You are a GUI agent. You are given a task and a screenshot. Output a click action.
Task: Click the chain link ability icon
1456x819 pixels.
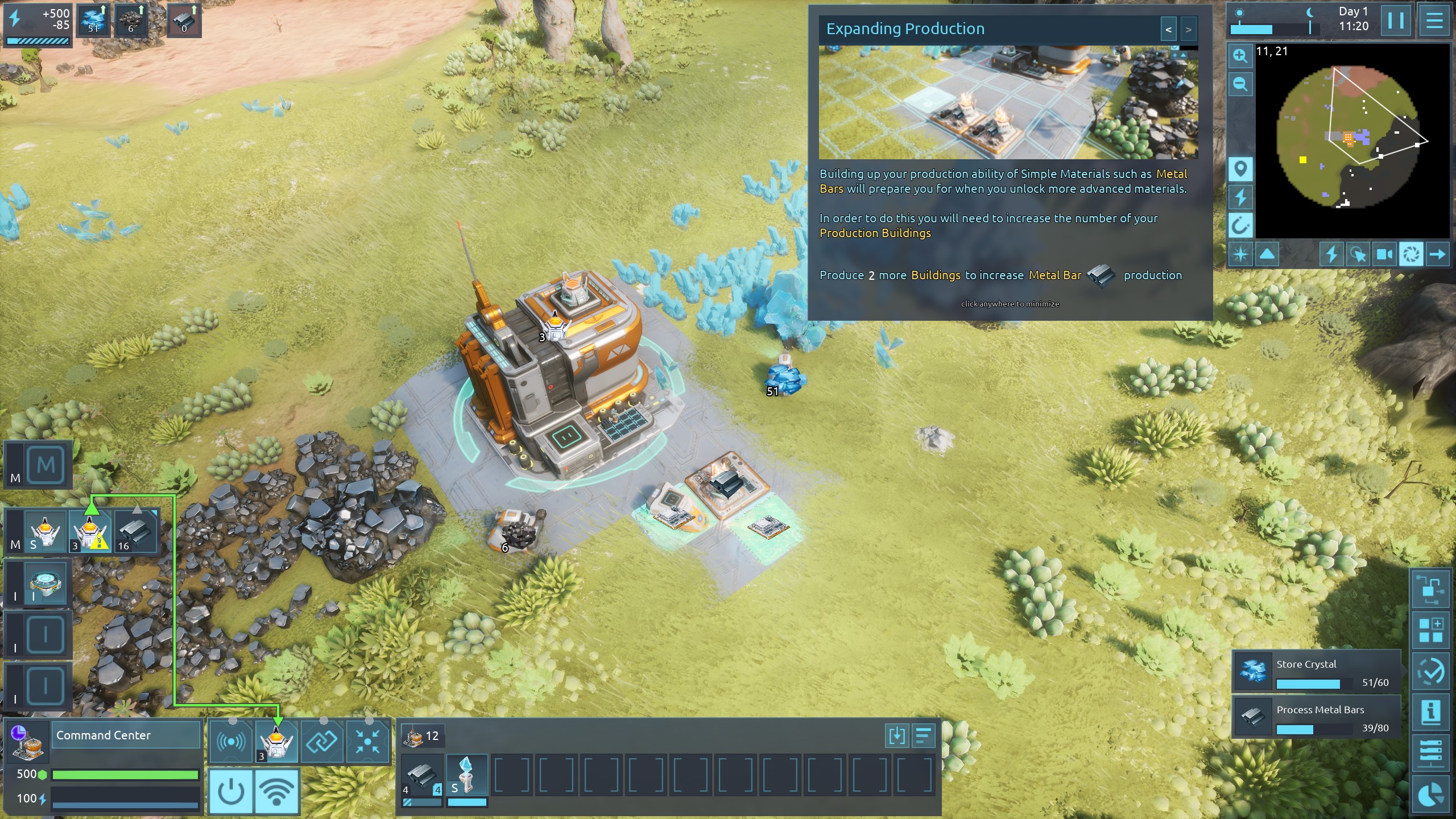point(322,742)
